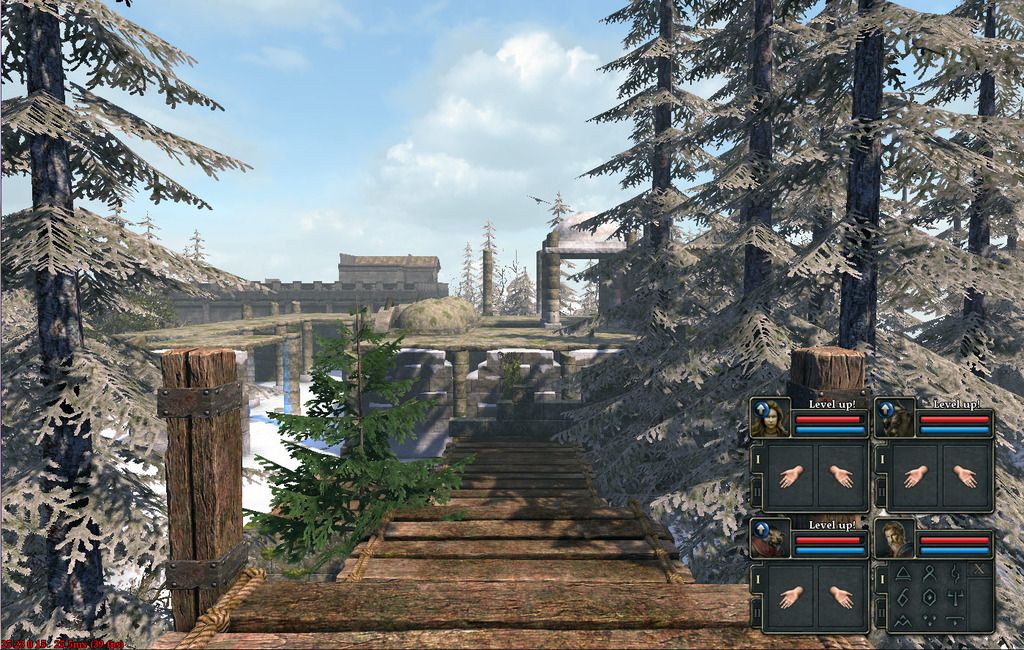This screenshot has height=650, width=1024.
Task: Use the red-haired woman's right hand slot
Action: click(841, 476)
